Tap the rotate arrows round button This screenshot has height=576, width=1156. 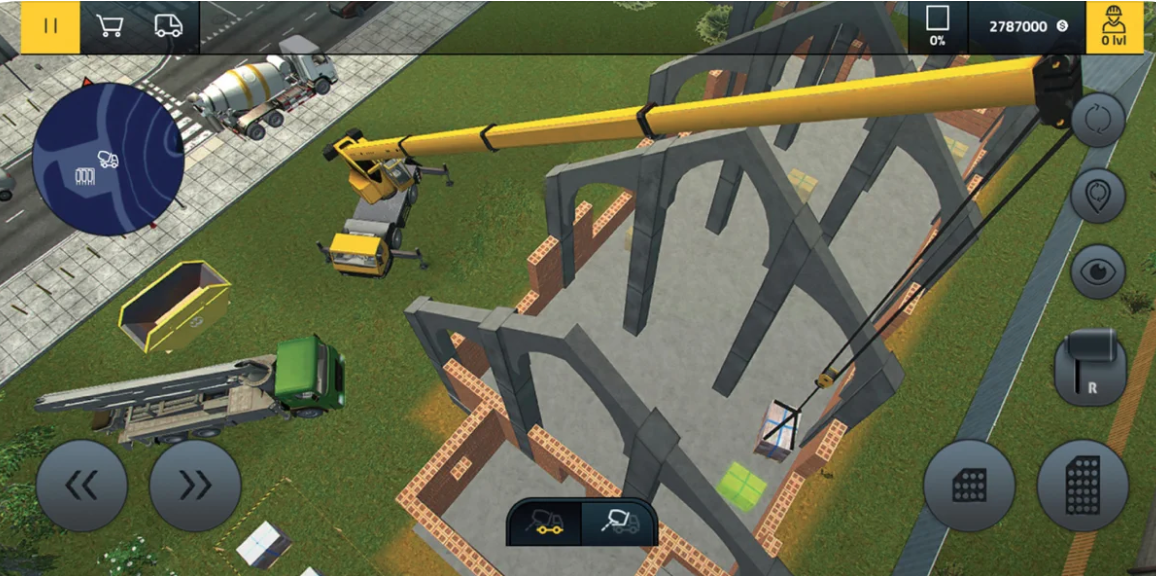(x=1097, y=120)
